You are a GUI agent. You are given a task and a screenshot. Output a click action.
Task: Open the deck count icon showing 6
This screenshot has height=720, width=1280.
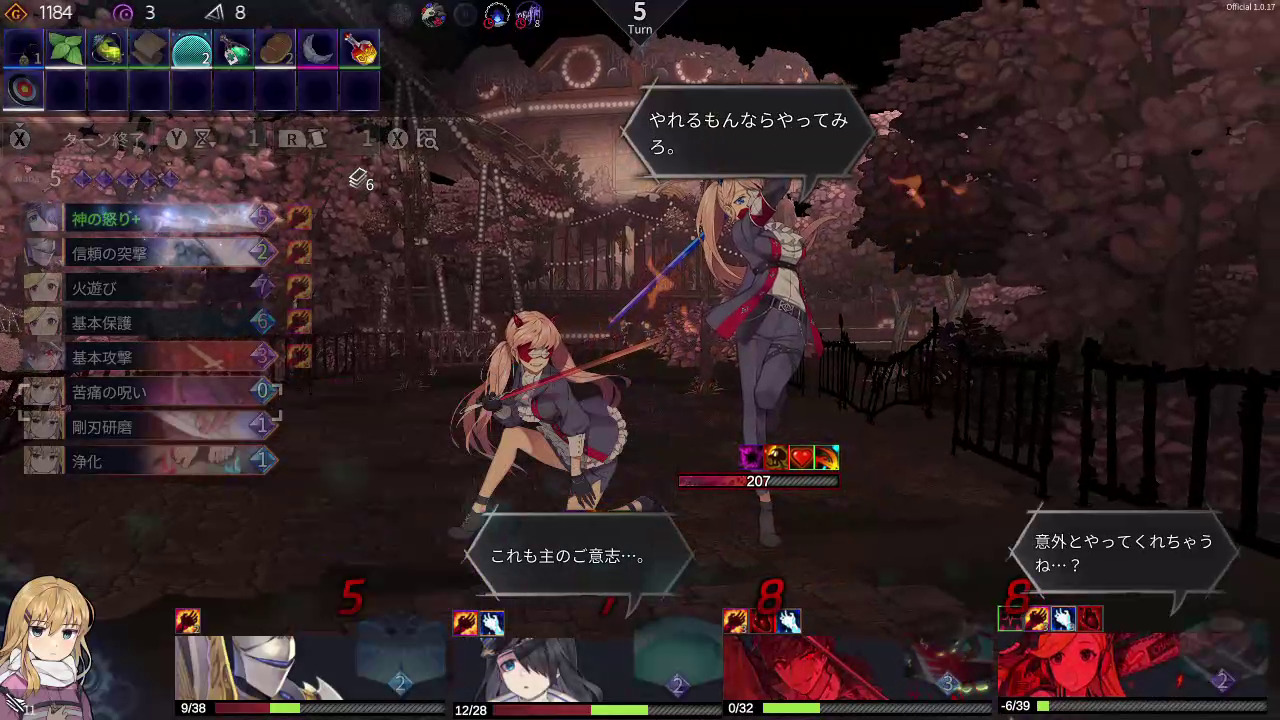[358, 181]
